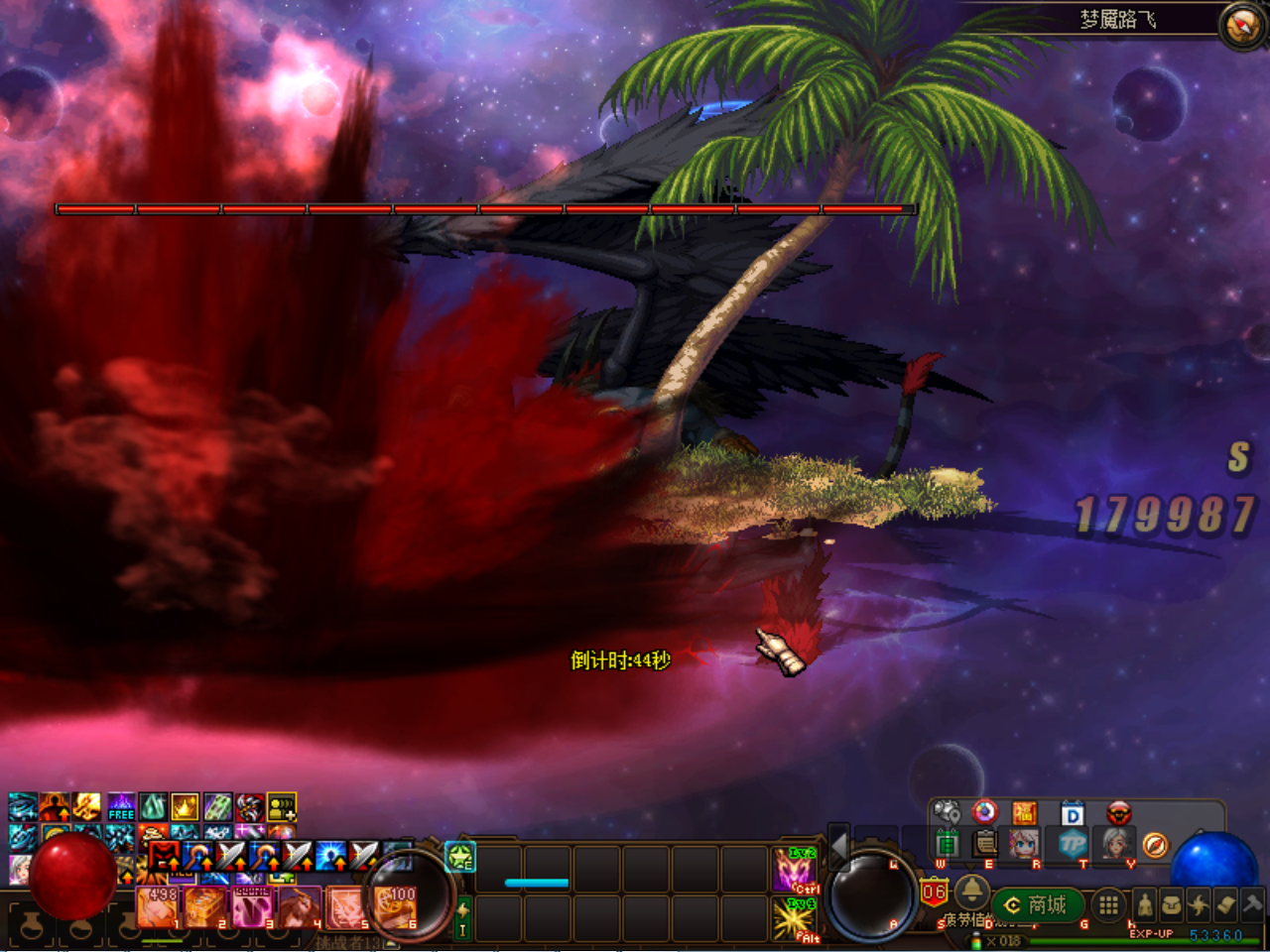Open the green calendar grid icon
1270x952 pixels.
tap(947, 845)
